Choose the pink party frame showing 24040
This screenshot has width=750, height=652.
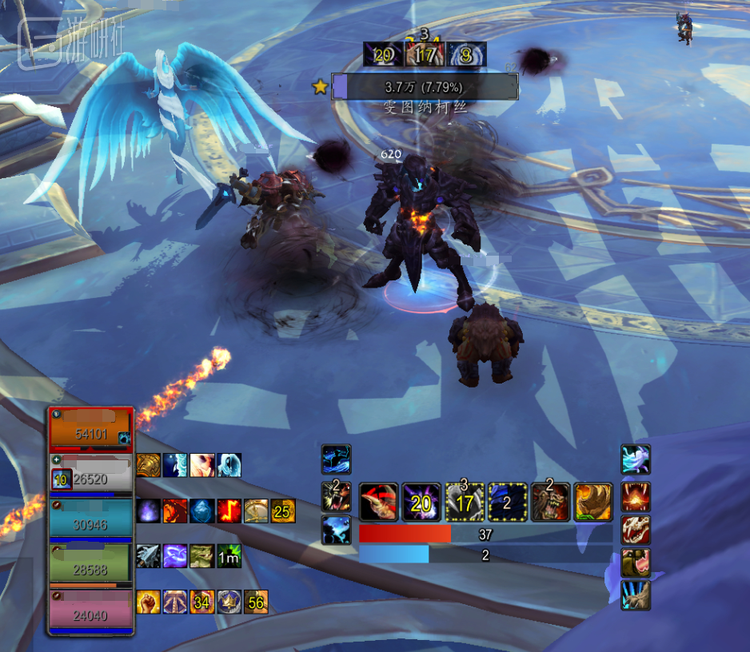point(91,611)
